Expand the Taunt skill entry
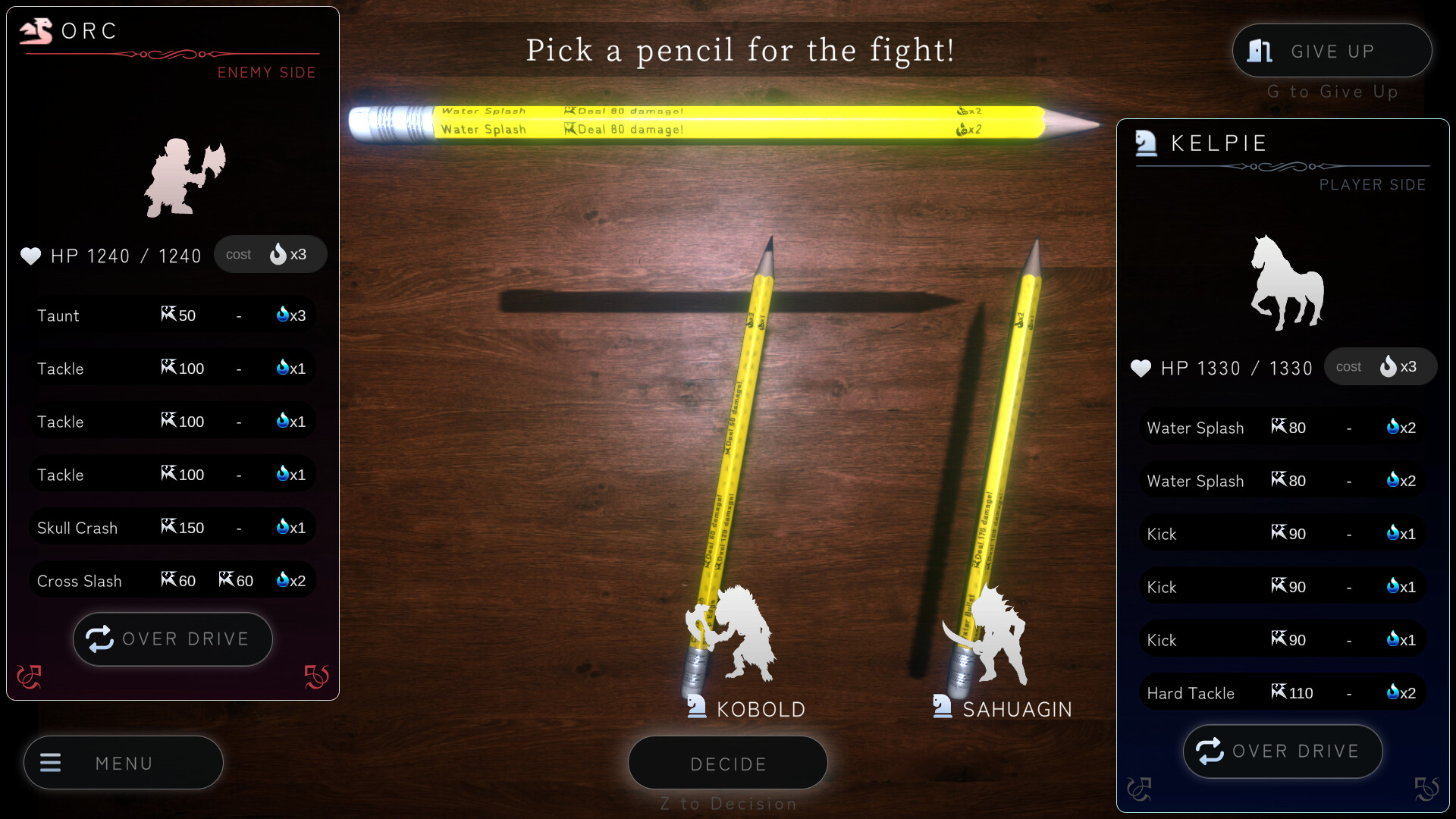This screenshot has width=1456, height=819. [172, 315]
